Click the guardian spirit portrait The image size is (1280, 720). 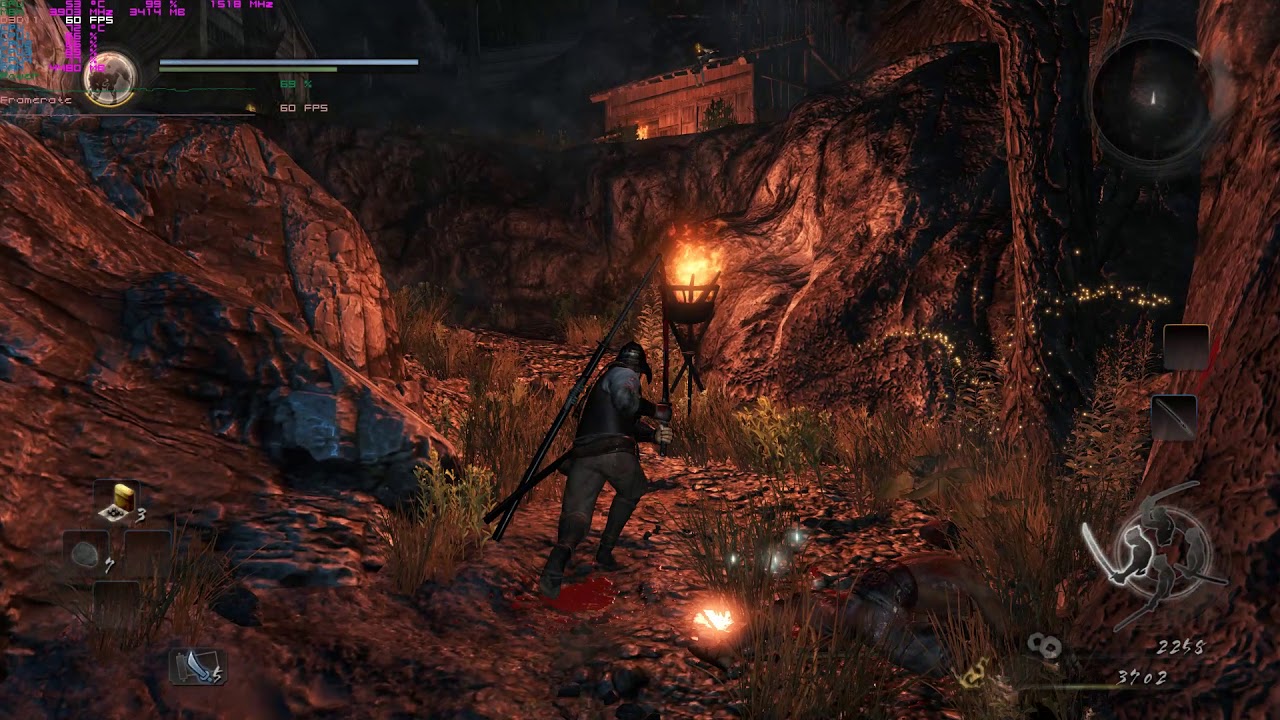pyautogui.click(x=110, y=79)
